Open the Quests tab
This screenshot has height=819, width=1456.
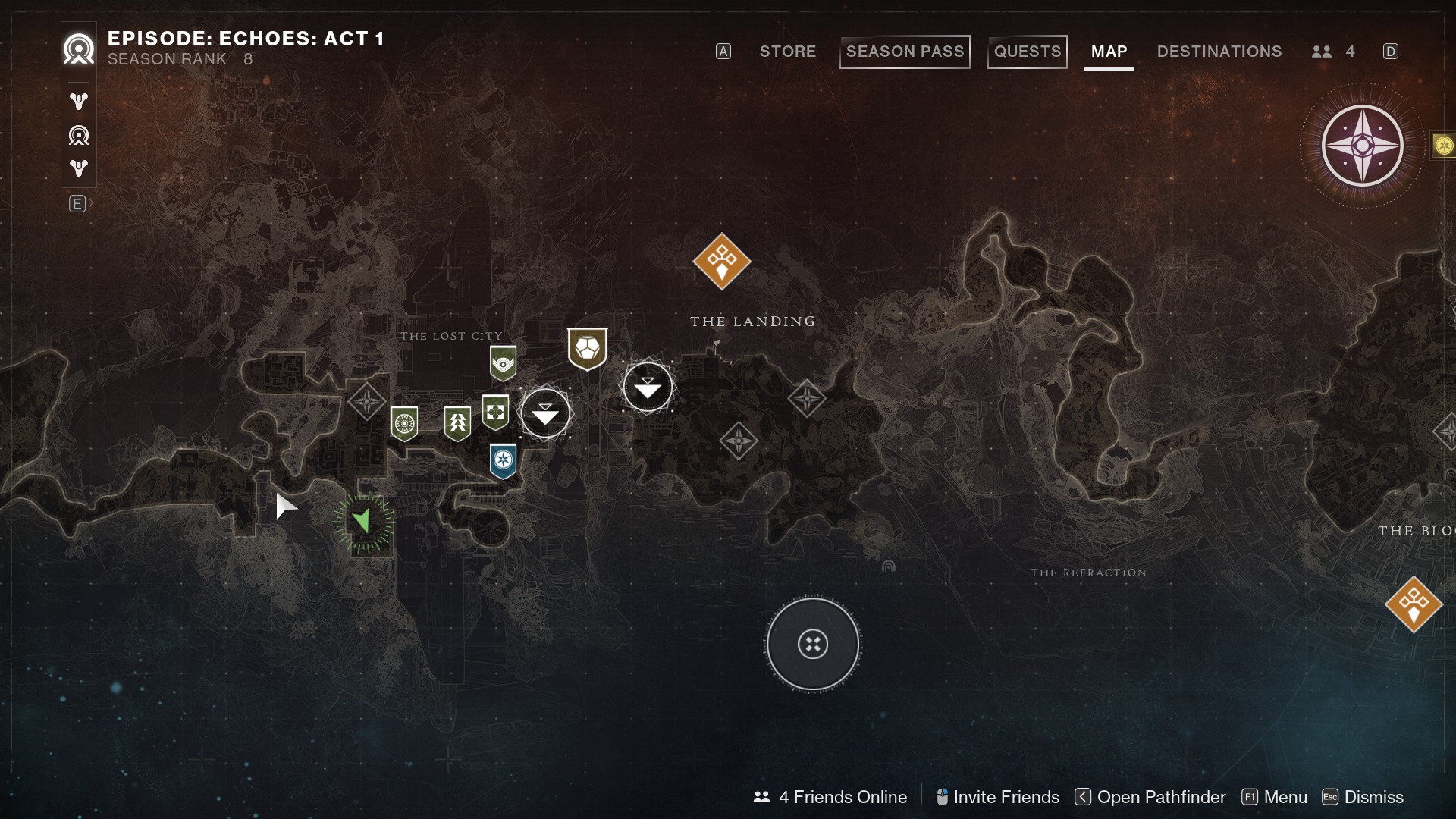click(x=1027, y=52)
